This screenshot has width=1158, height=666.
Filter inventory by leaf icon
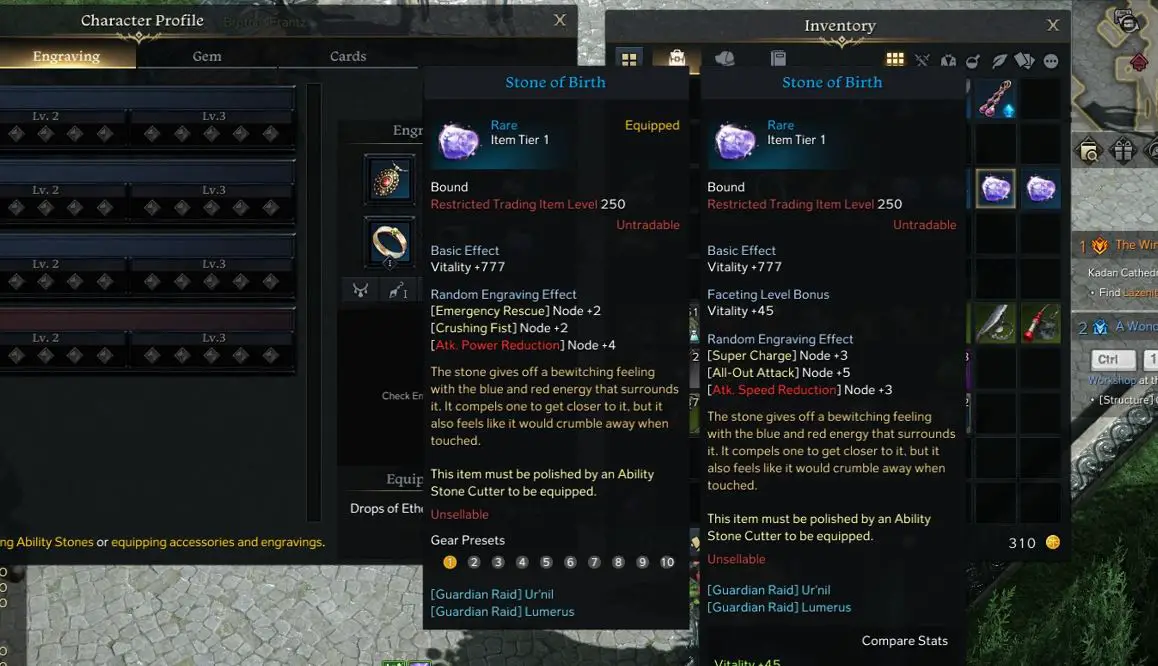pos(999,61)
